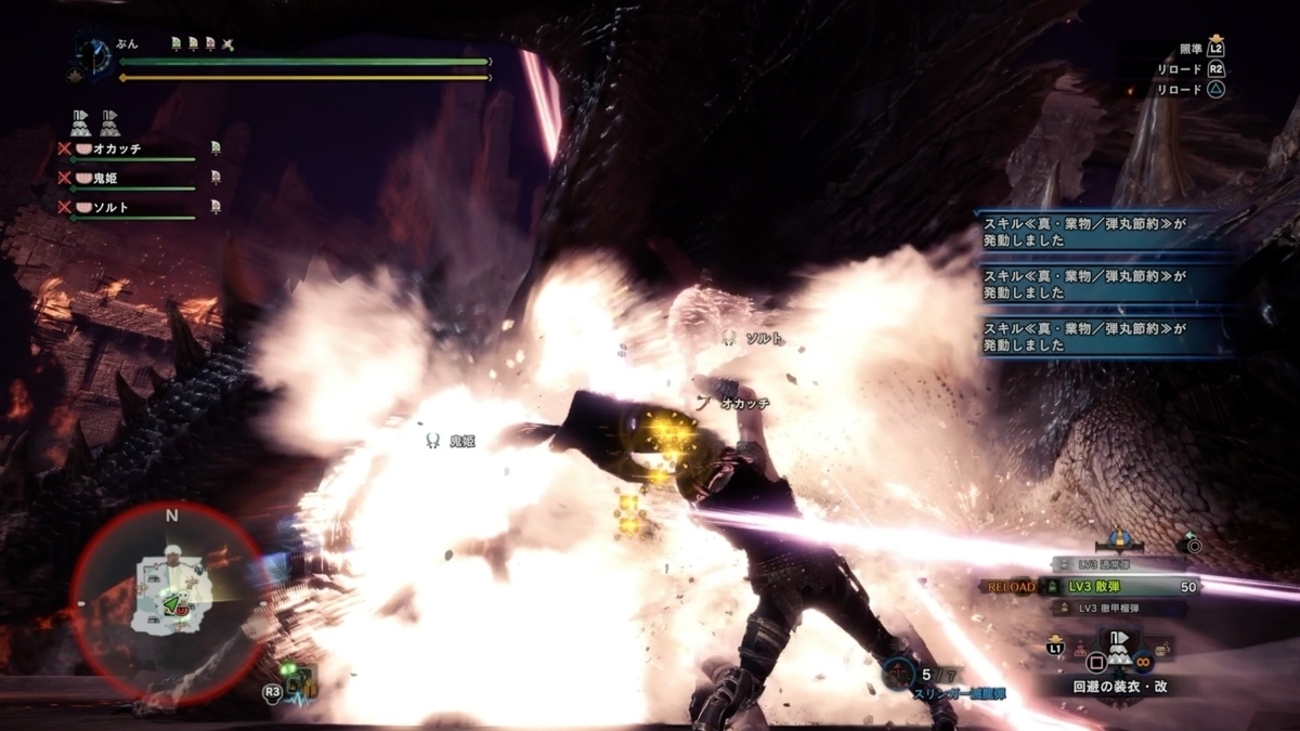1300x731 pixels.
Task: Select party member 鬼姫 in the list
Action: [105, 178]
